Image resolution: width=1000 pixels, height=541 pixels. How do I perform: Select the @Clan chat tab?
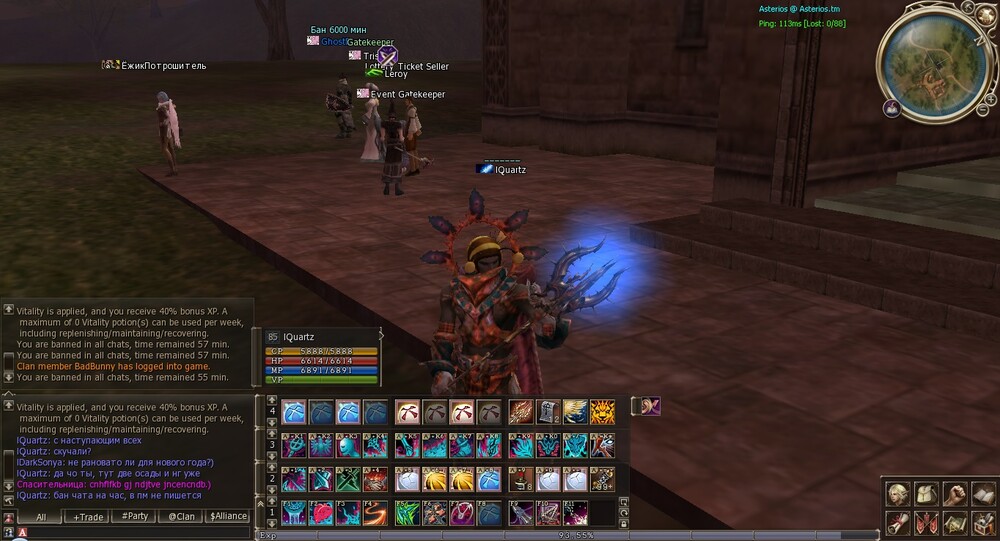click(x=181, y=516)
